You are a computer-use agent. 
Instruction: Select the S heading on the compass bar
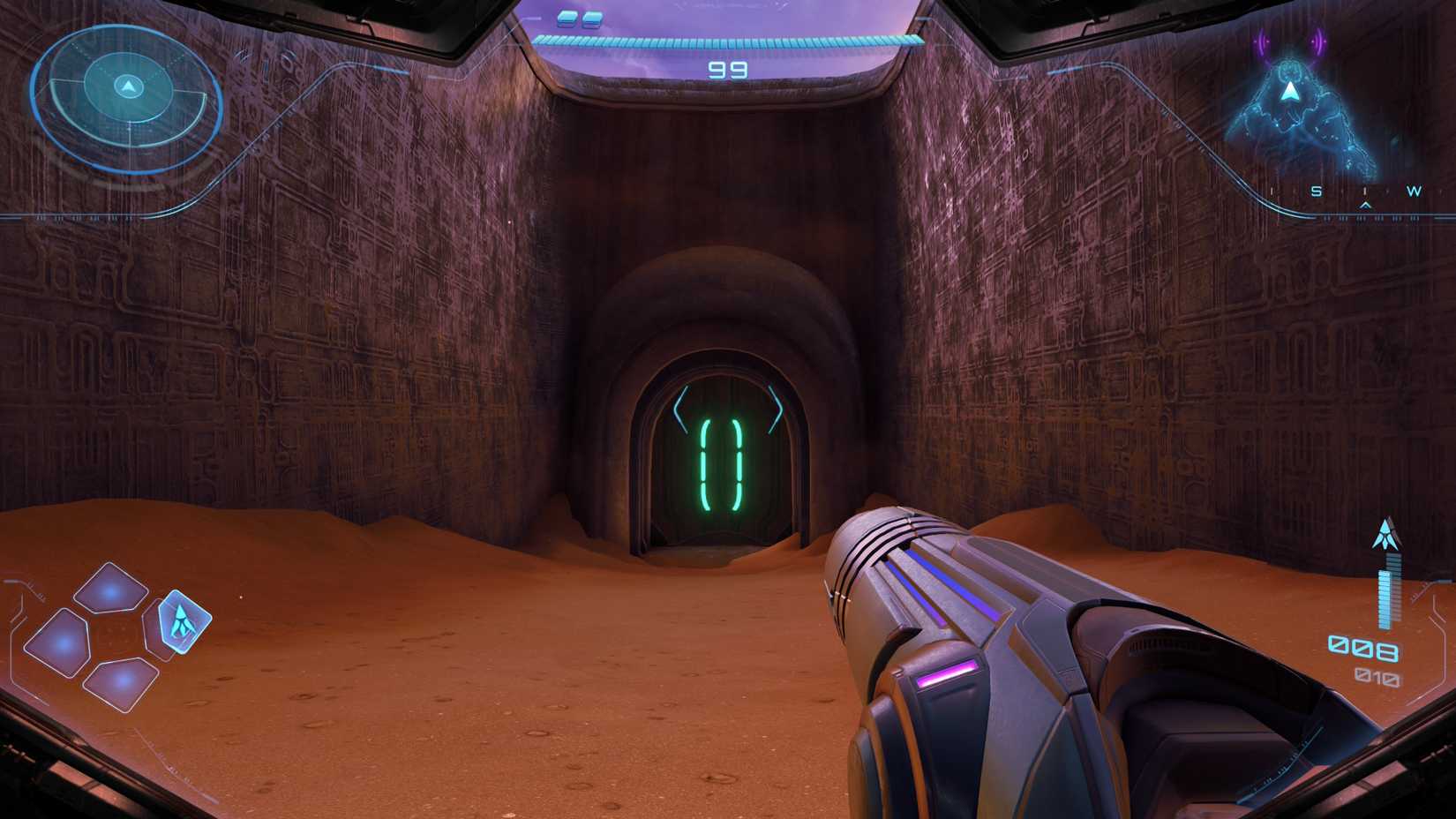[1316, 191]
